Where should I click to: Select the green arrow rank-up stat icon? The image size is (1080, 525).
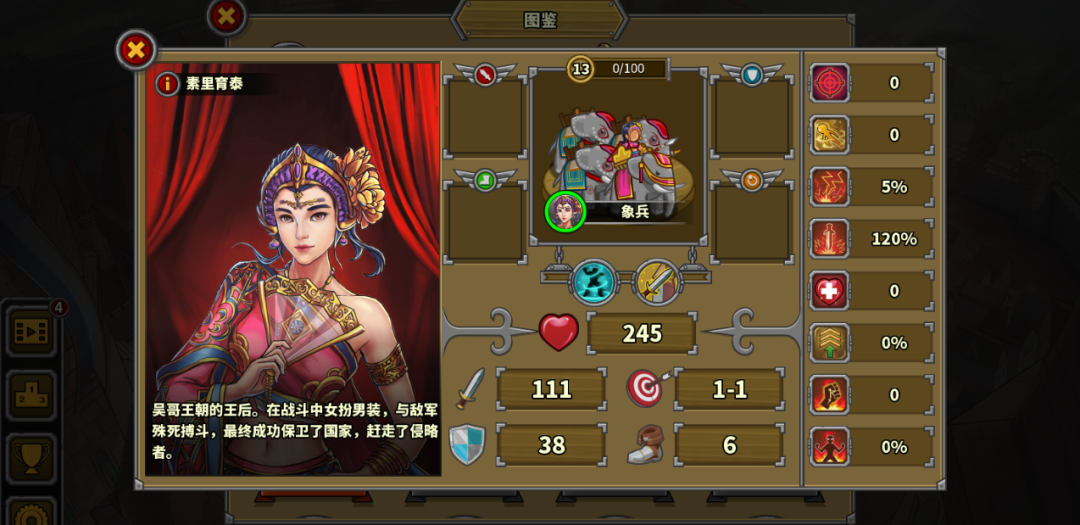point(830,343)
